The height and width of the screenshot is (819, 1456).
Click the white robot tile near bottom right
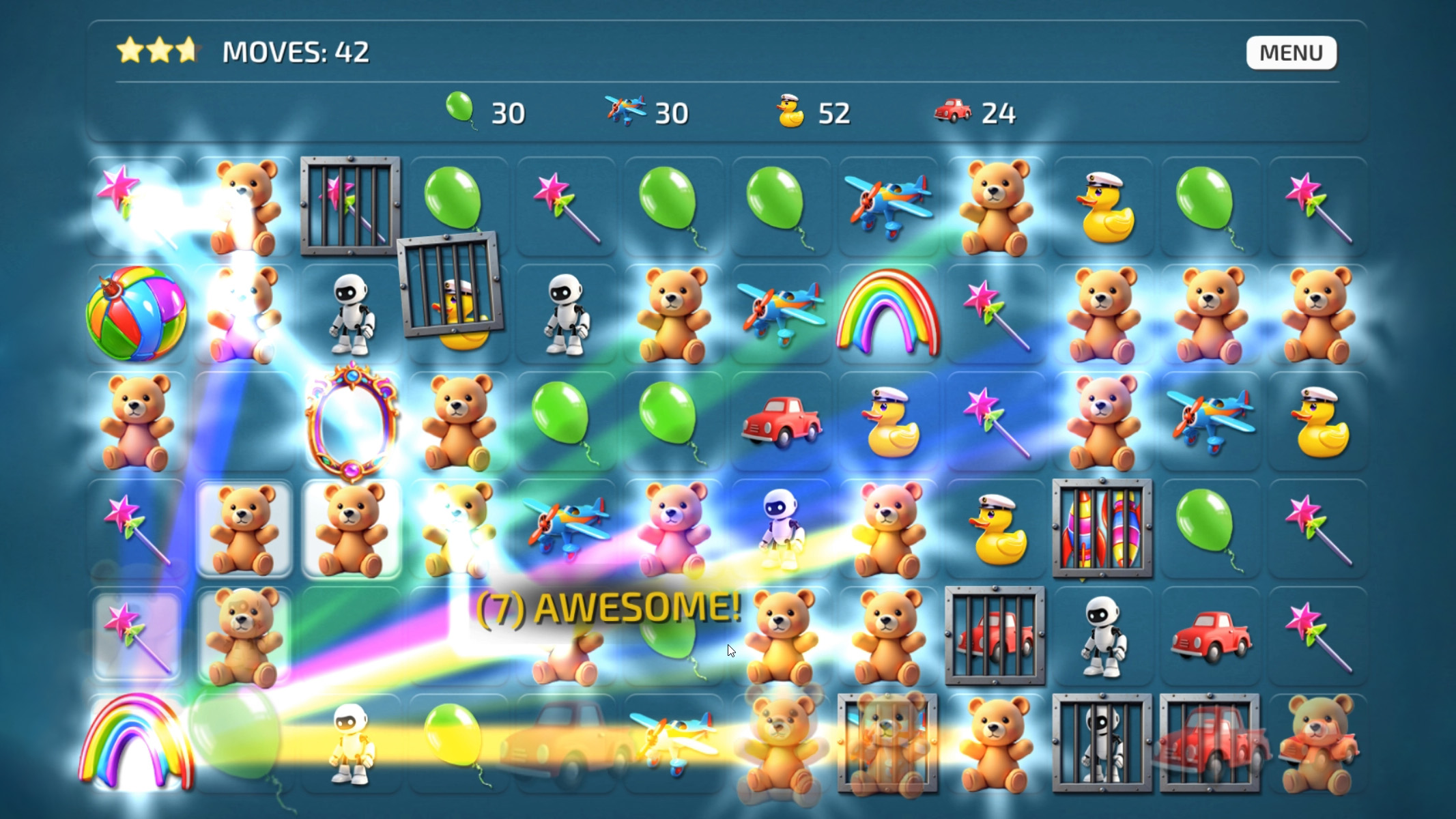pos(1102,635)
